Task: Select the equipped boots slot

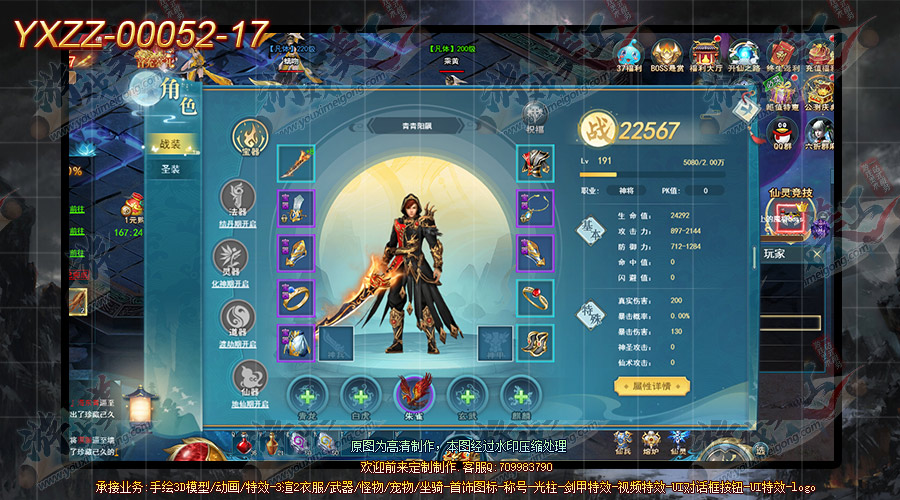Action: click(x=535, y=342)
